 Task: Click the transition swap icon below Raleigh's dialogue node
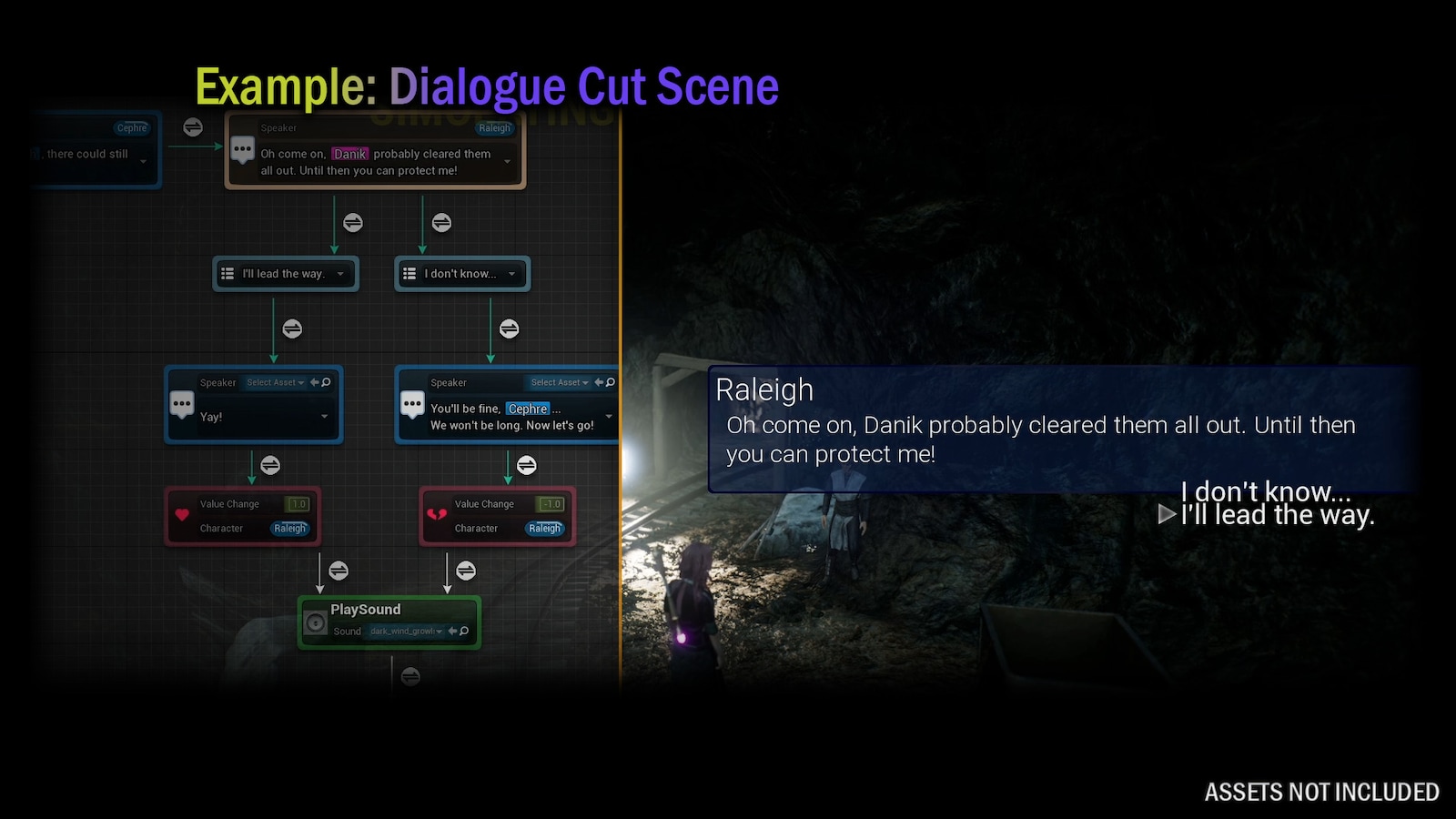point(353,221)
